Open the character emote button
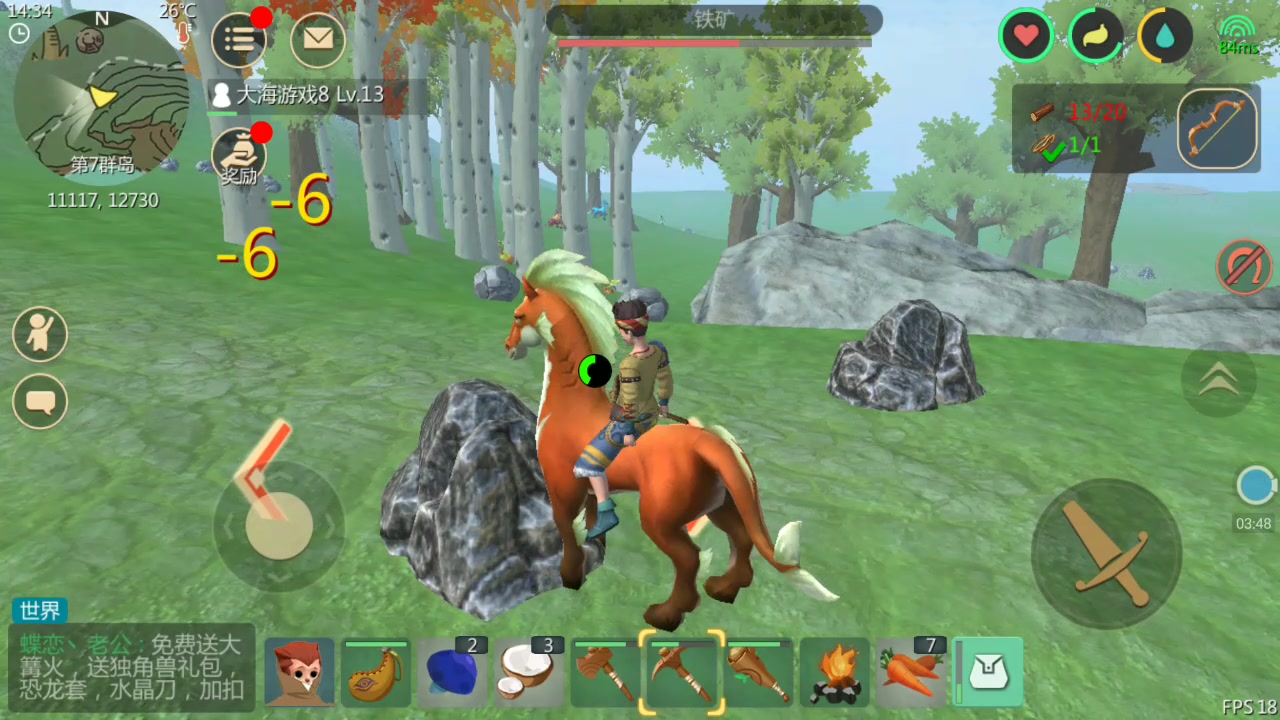 coord(40,334)
